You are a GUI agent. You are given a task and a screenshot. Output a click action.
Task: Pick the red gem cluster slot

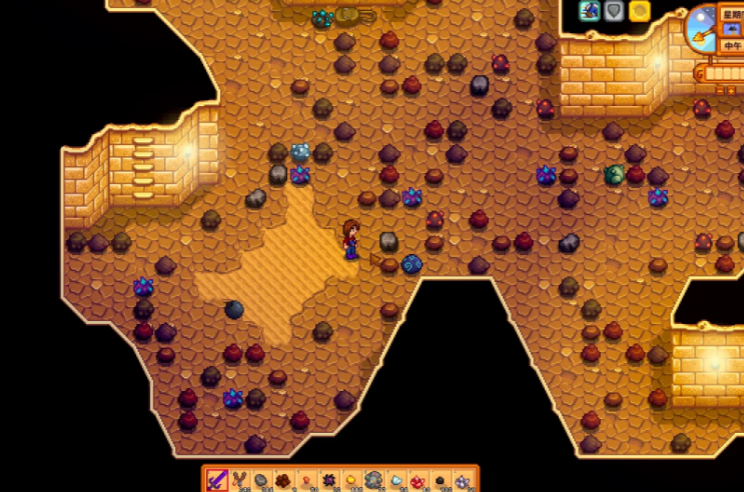pos(418,480)
